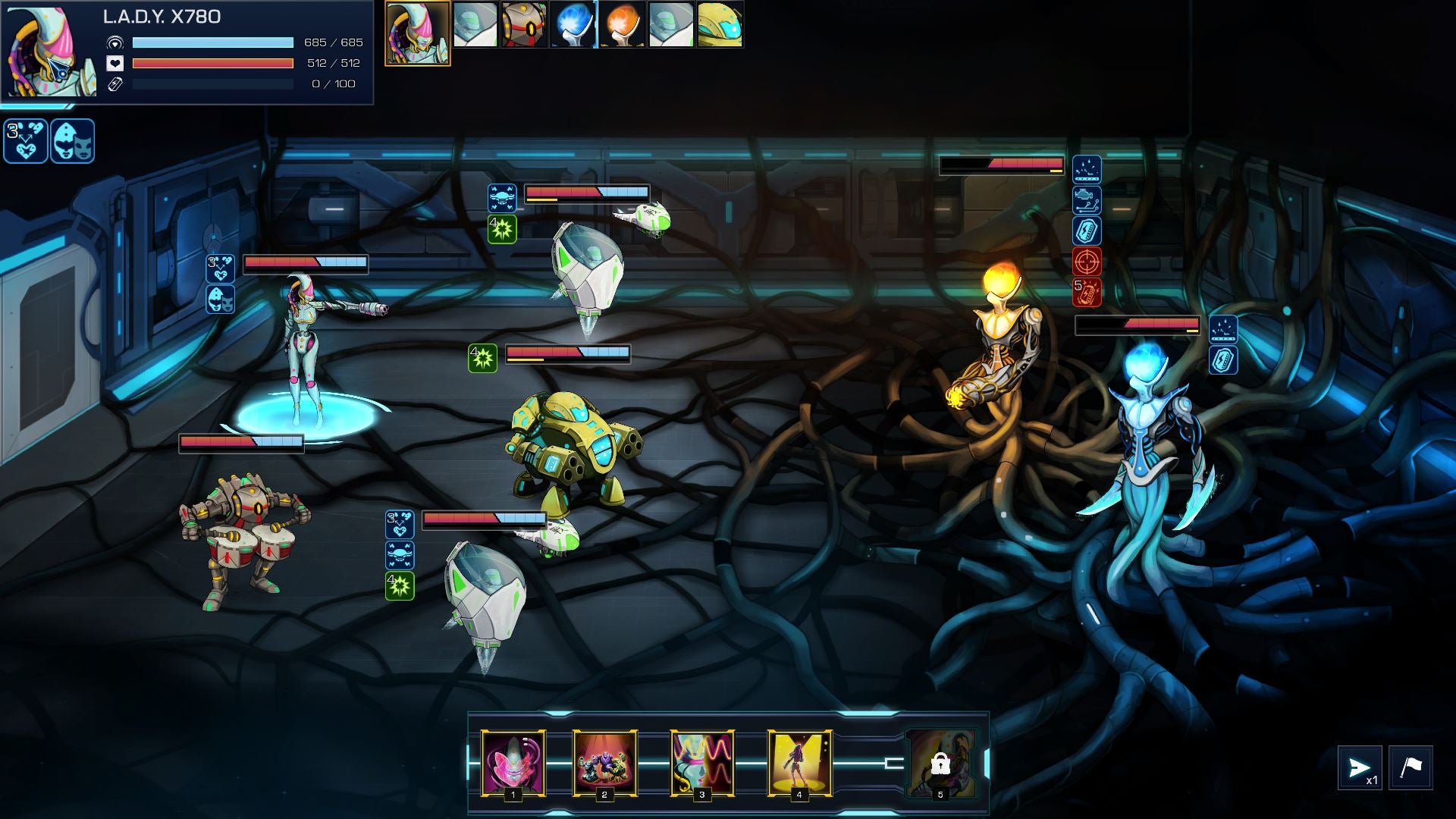Select ability 3 with the neon sine waves
The image size is (1456, 819).
coord(702,762)
